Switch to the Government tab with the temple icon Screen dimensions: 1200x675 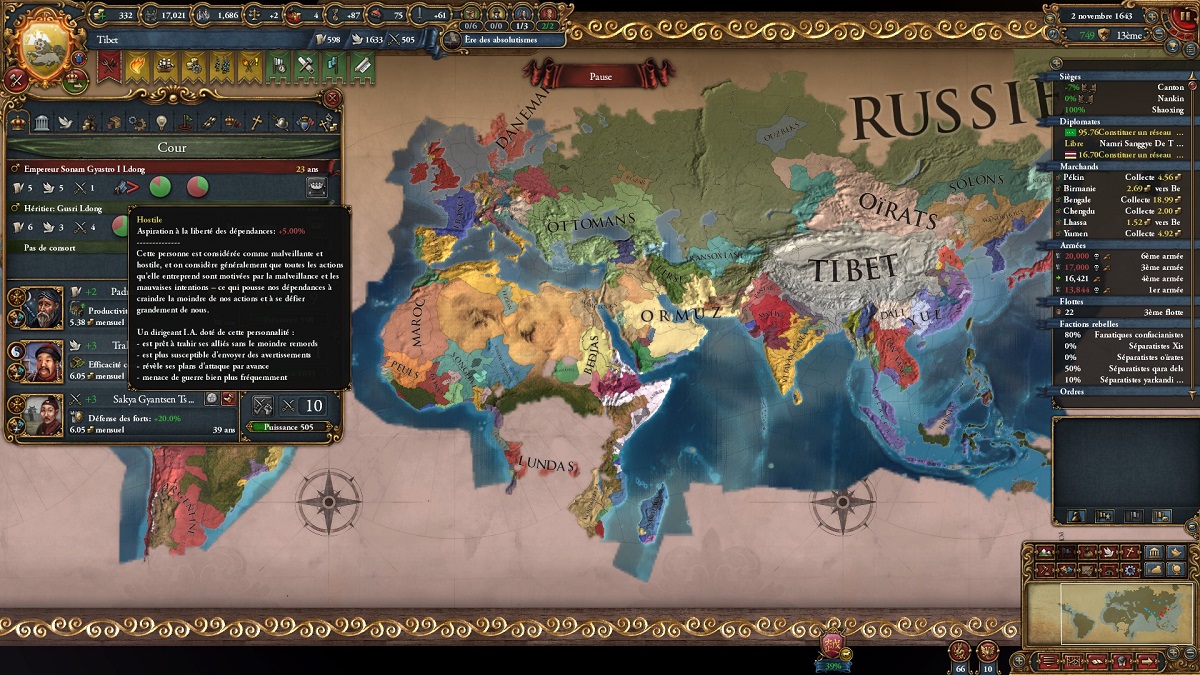coord(42,123)
